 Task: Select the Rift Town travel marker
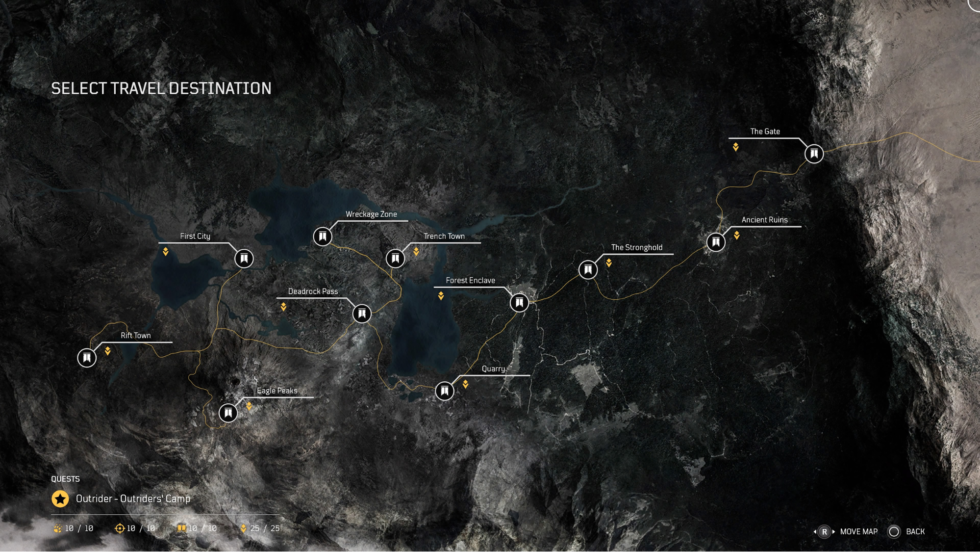coord(87,357)
